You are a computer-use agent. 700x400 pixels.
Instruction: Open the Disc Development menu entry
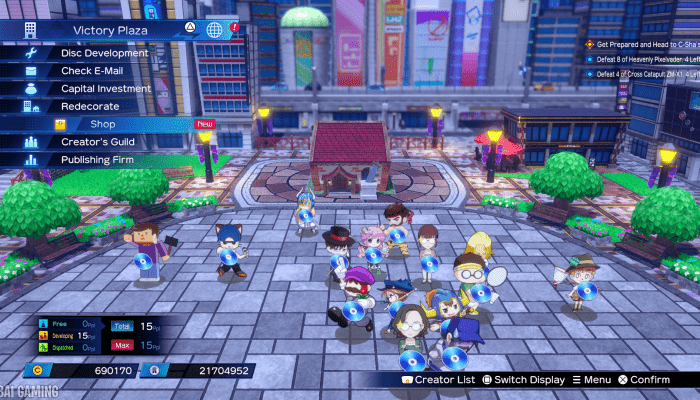tap(105, 53)
